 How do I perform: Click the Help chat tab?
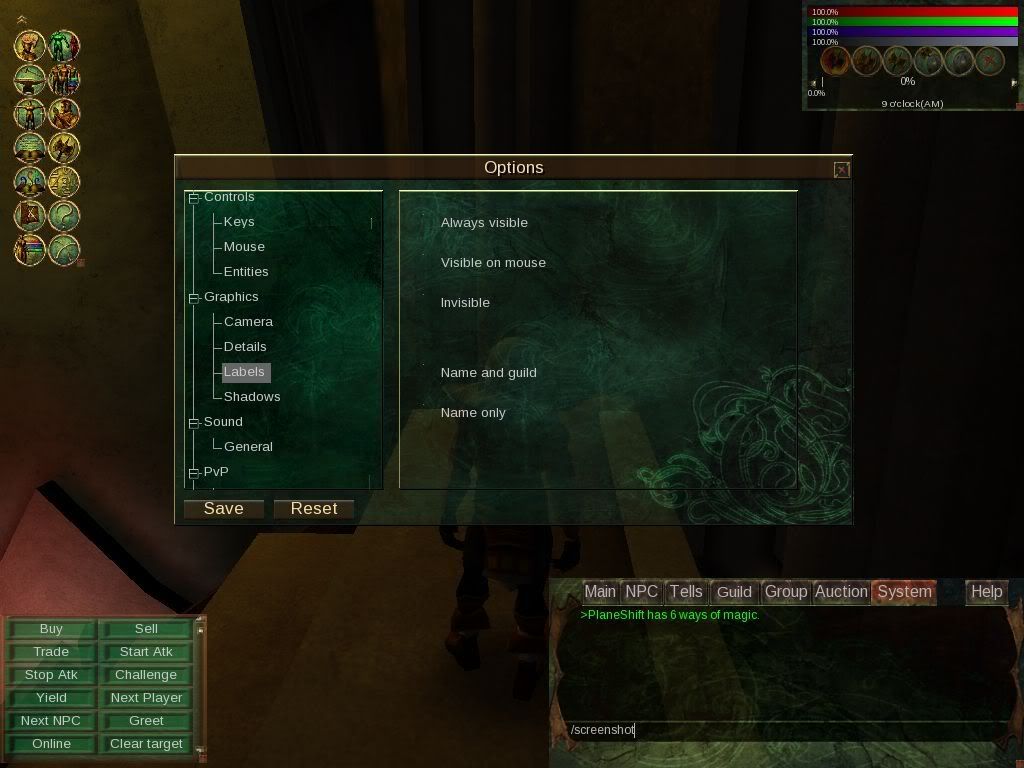(x=986, y=592)
